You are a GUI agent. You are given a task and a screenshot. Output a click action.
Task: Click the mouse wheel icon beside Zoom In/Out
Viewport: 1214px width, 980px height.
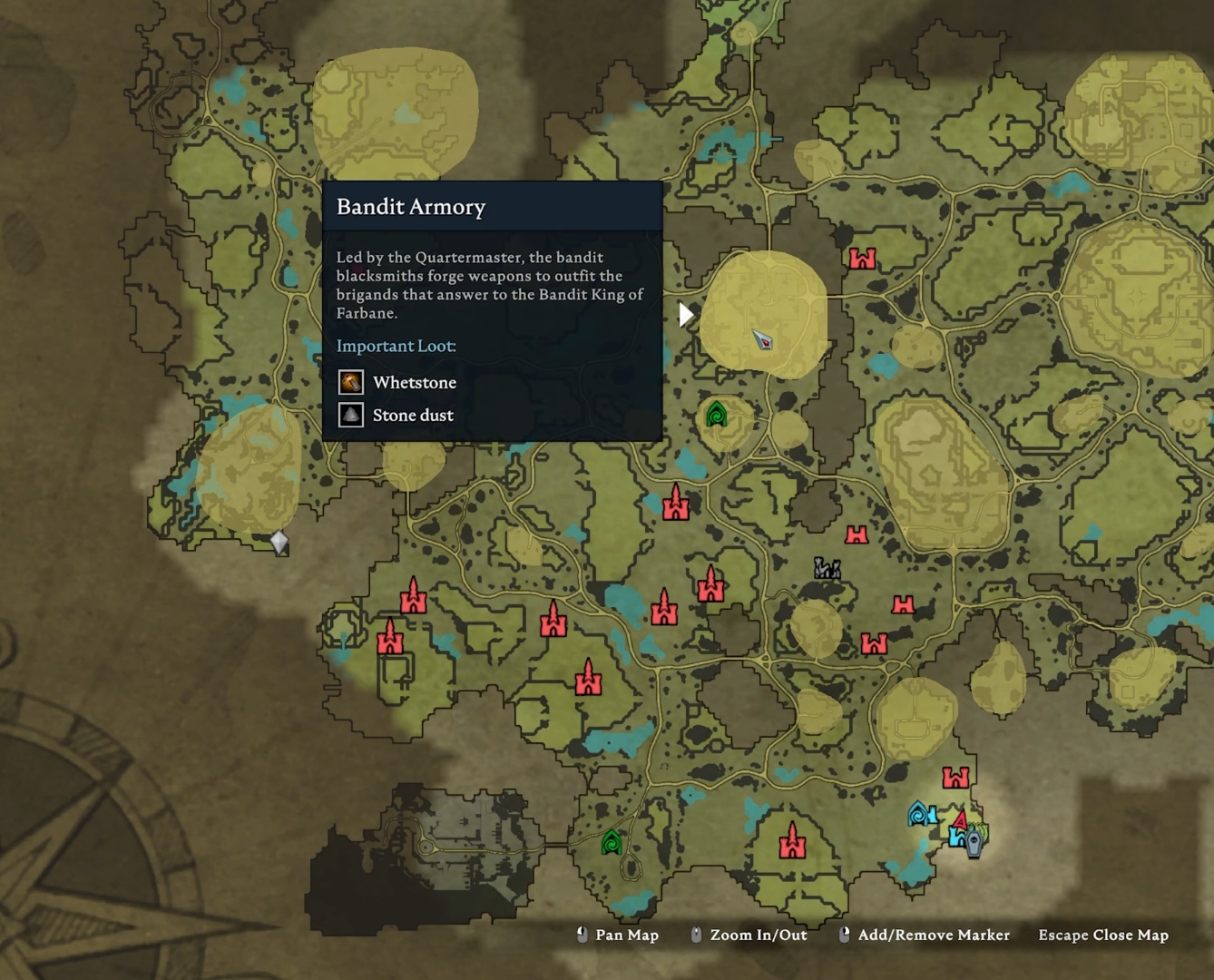[x=695, y=935]
